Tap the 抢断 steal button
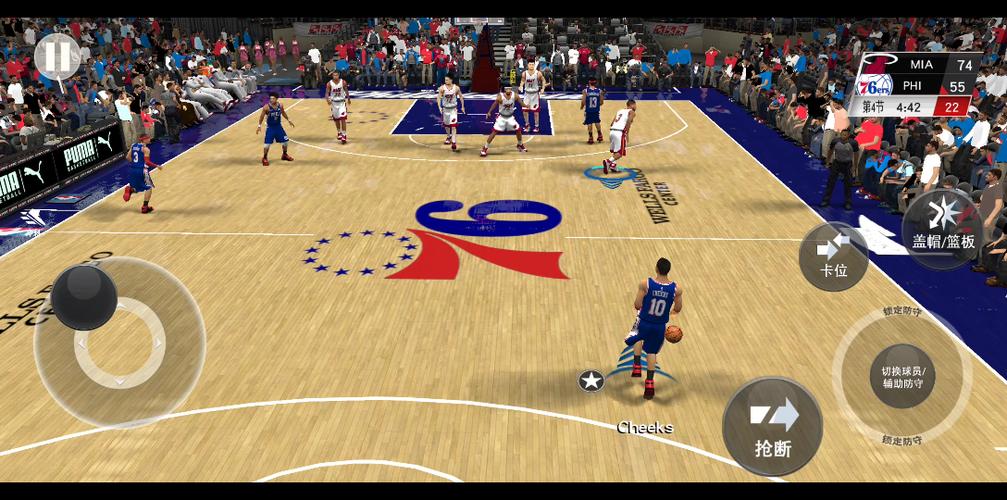This screenshot has height=500, width=1007. (772, 426)
